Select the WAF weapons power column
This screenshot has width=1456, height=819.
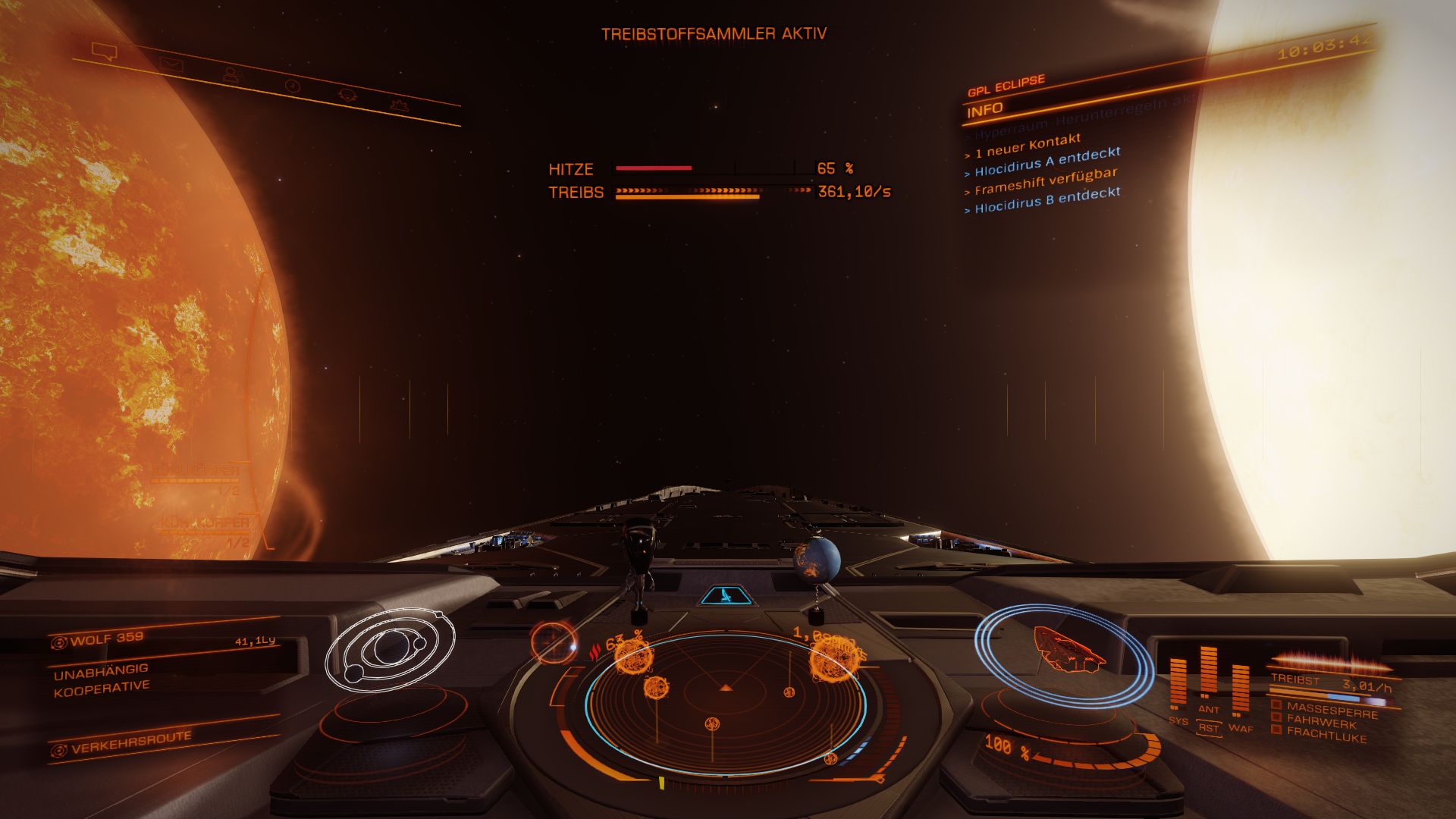[1241, 692]
